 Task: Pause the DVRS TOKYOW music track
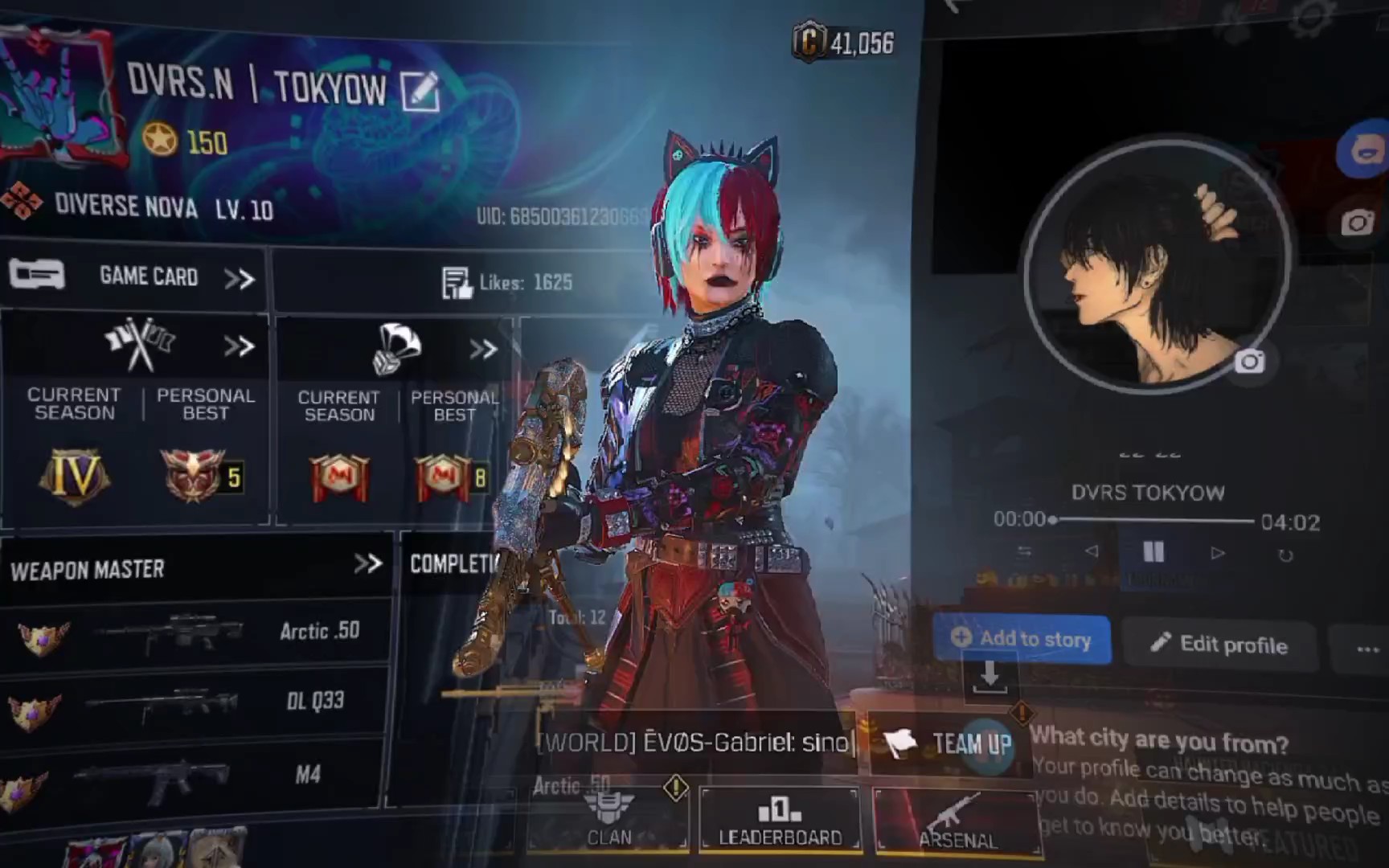tap(1153, 551)
